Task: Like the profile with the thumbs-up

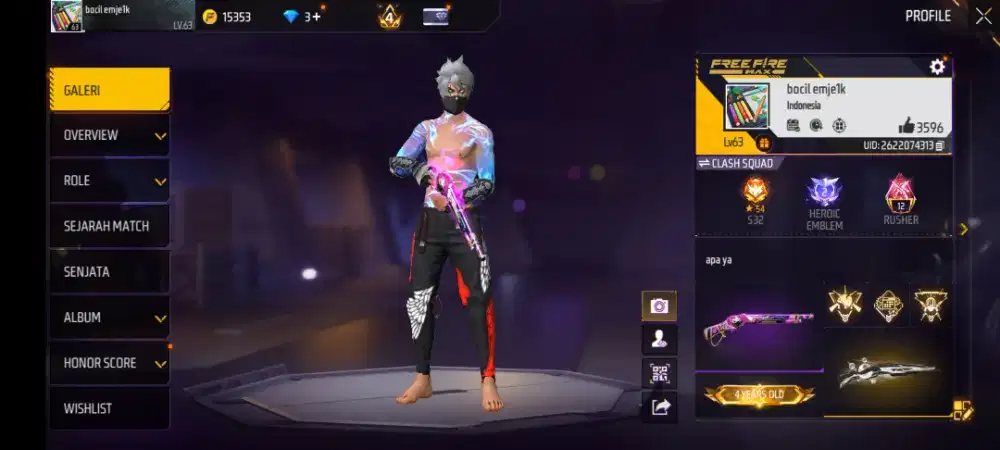Action: [x=907, y=125]
